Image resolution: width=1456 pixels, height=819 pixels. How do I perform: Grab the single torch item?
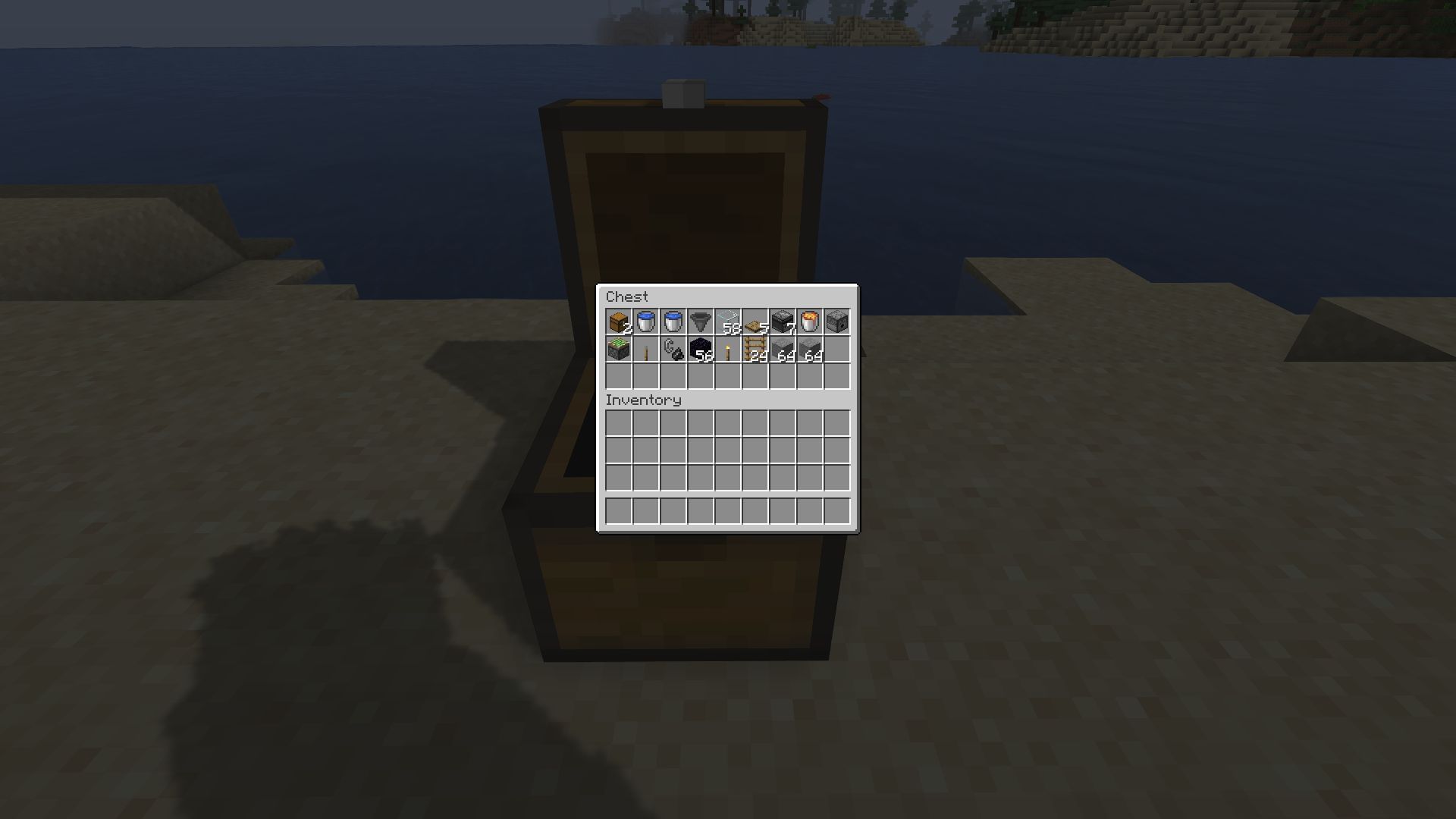[728, 349]
